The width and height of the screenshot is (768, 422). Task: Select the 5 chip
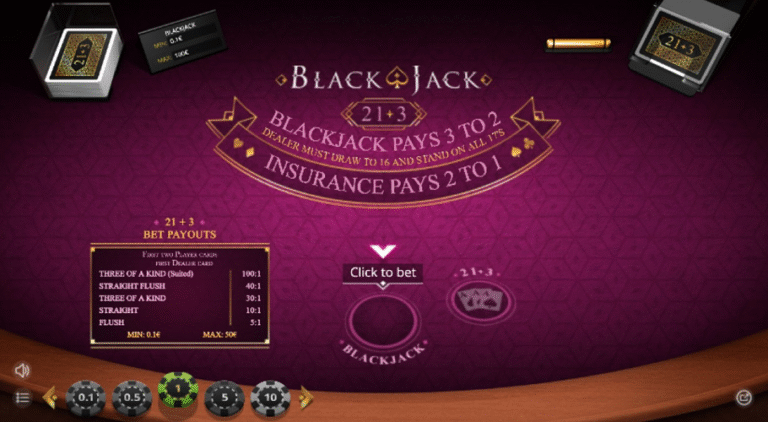(223, 398)
